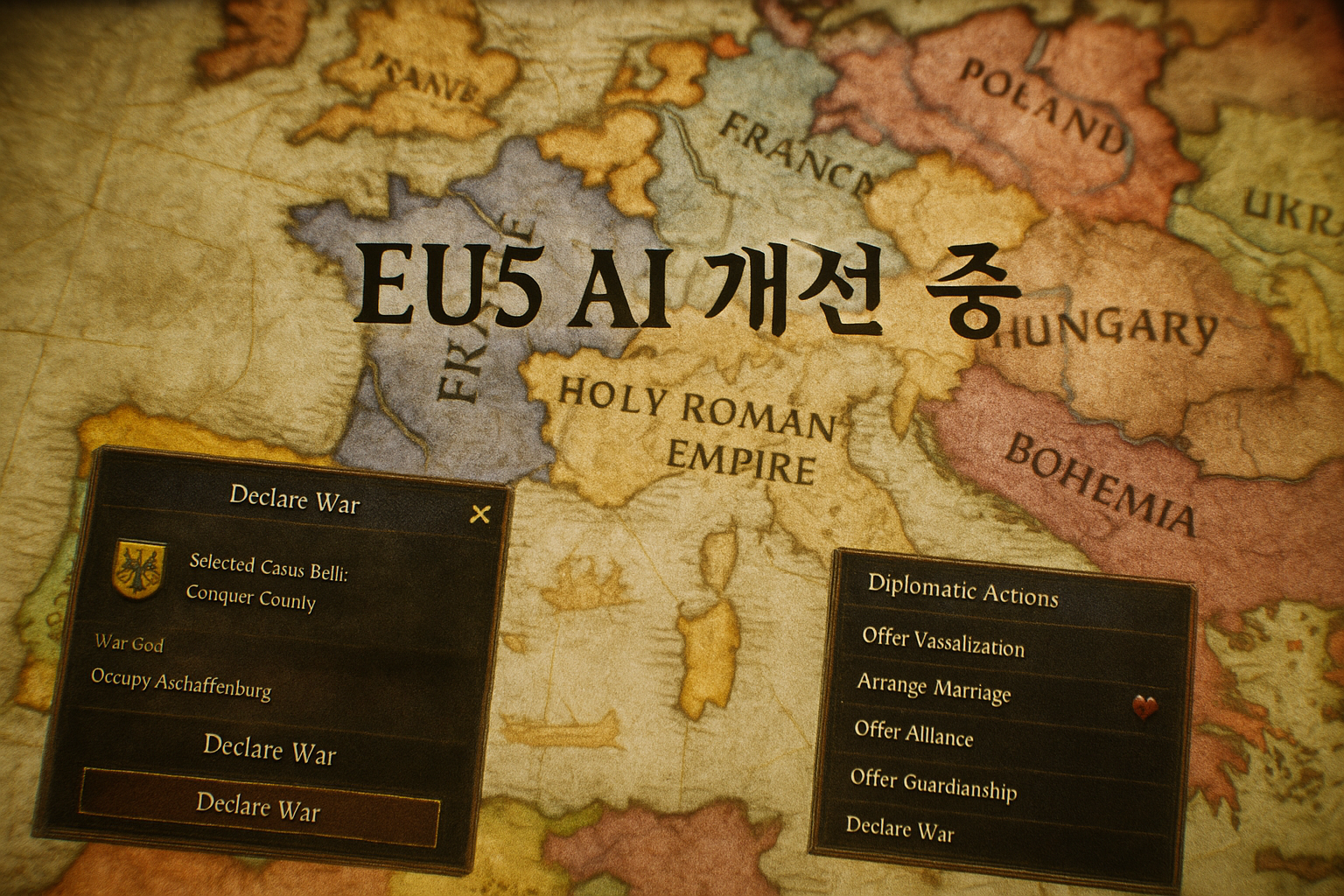Pick Offer Alliance in Diplomatic Actions
1344x896 pixels.
point(913,733)
